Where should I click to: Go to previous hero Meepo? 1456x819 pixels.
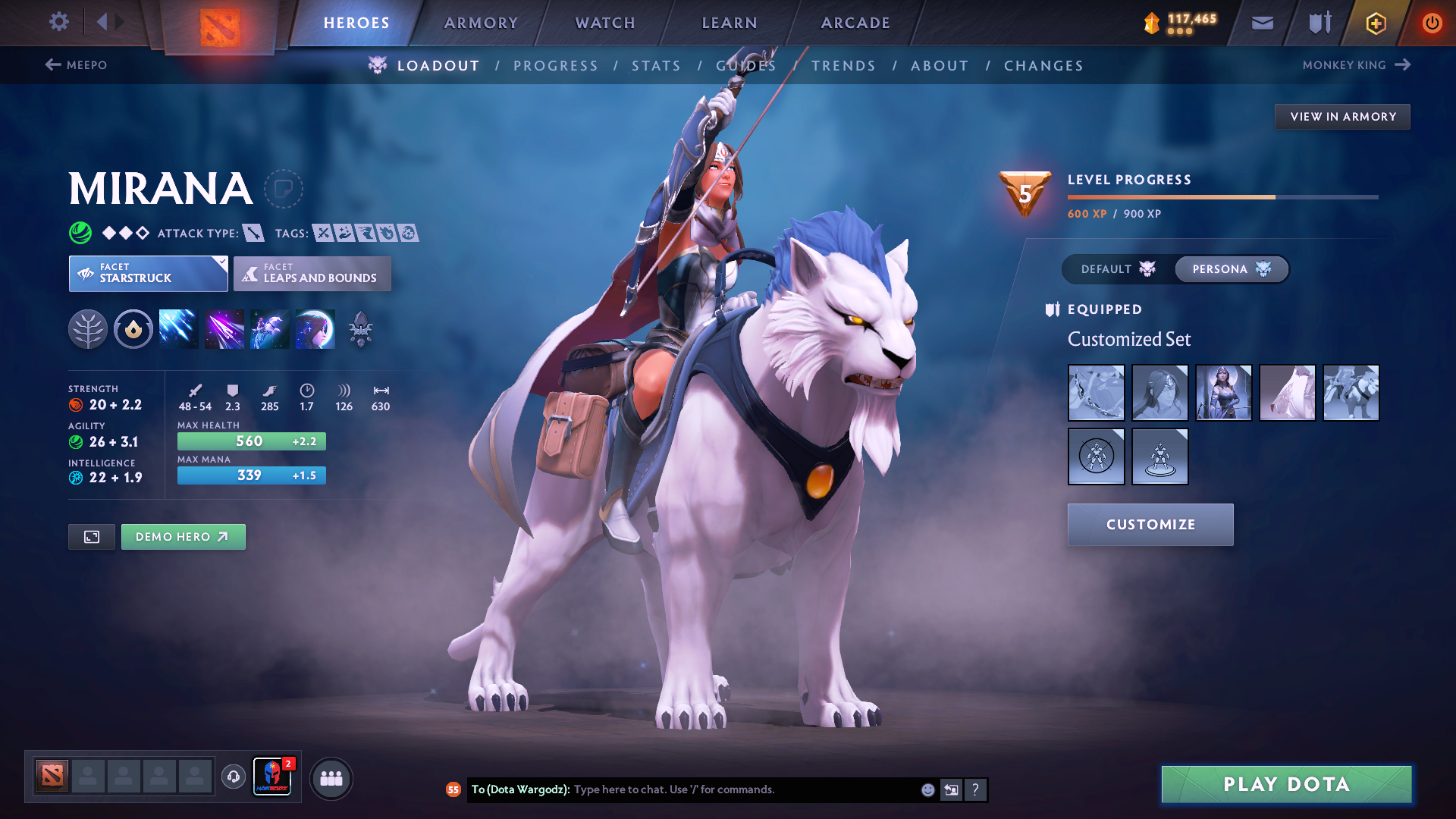[x=76, y=65]
